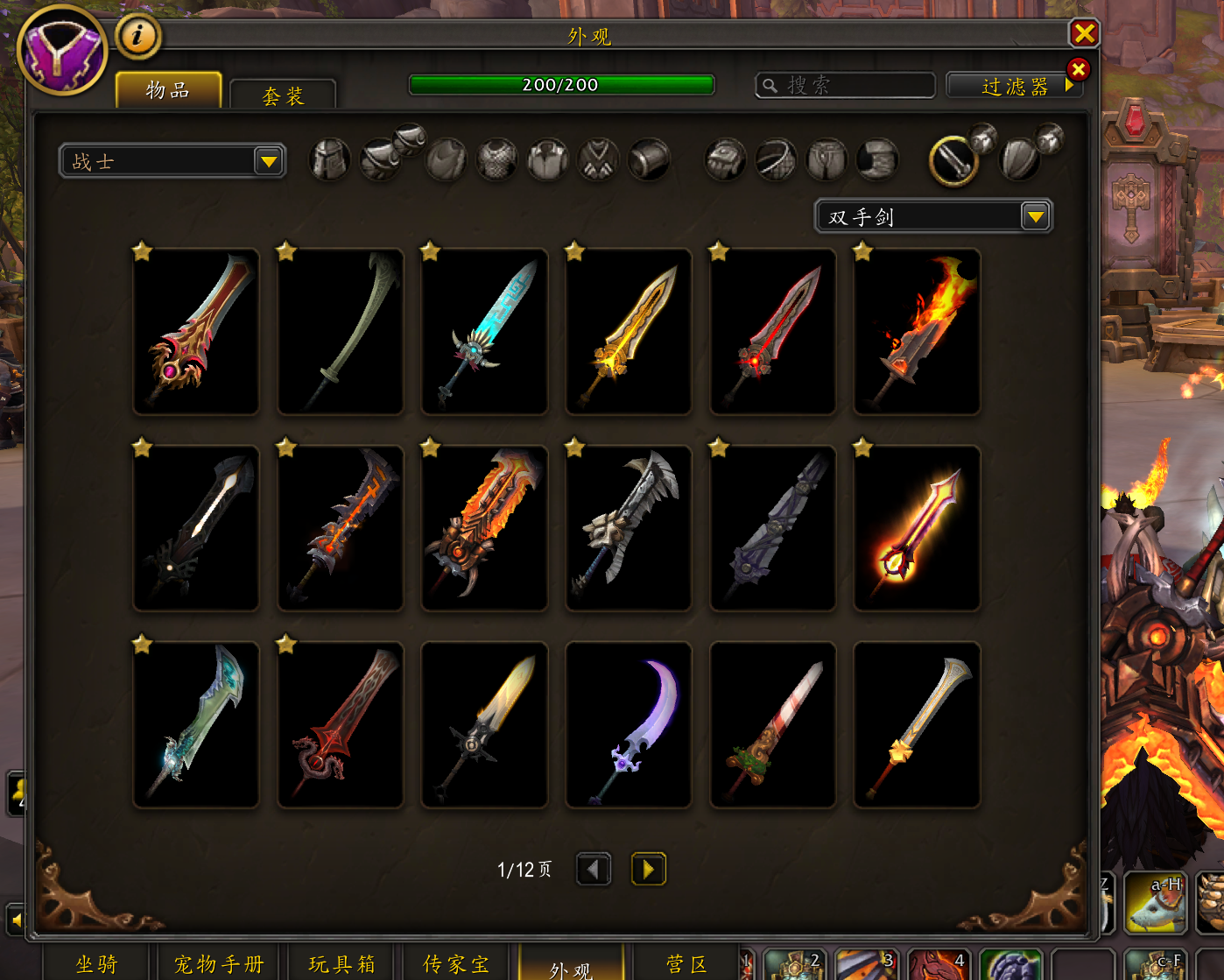The height and width of the screenshot is (980, 1224).
Task: Open the 过滤器 filter menu
Action: point(1014,86)
